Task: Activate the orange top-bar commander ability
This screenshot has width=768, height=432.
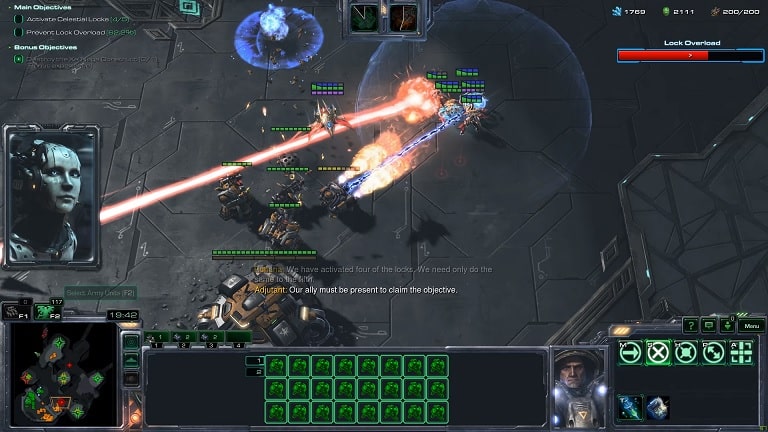Action: pyautogui.click(x=404, y=18)
